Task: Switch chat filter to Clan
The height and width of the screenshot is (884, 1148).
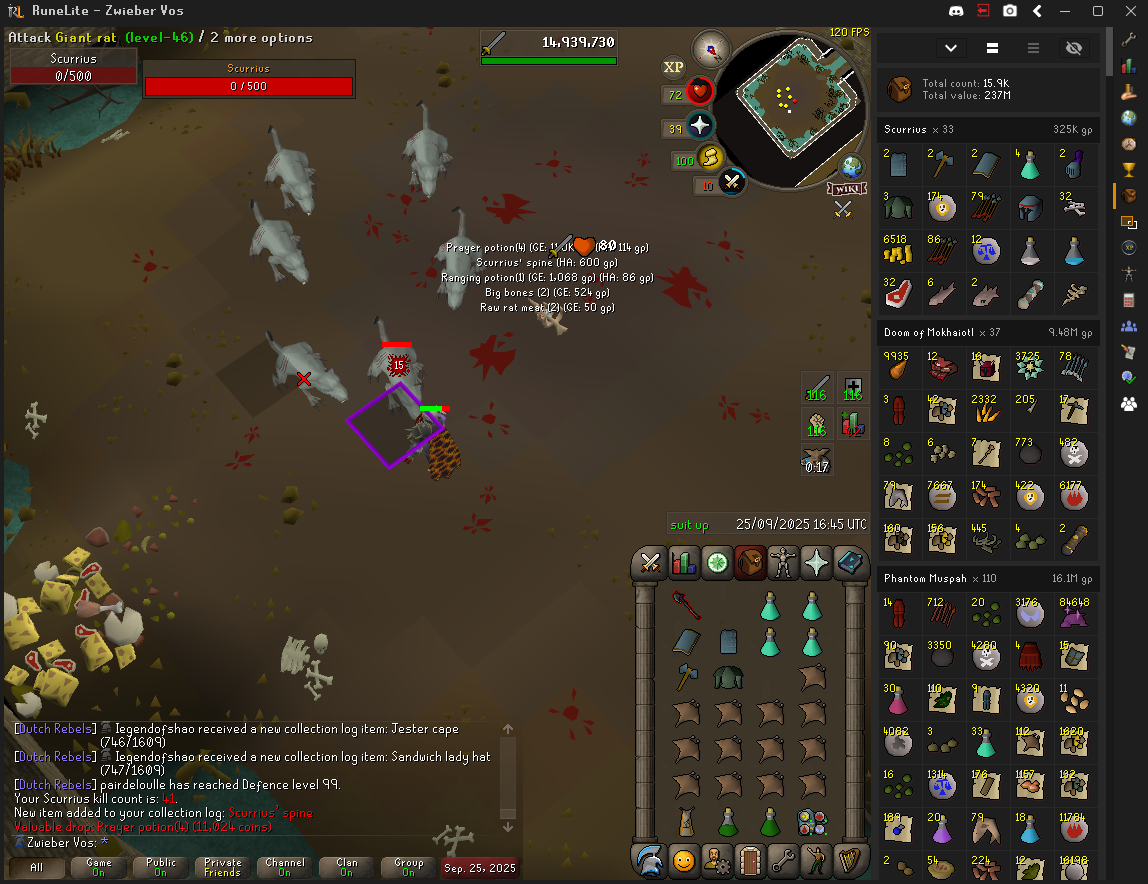Action: click(x=346, y=867)
